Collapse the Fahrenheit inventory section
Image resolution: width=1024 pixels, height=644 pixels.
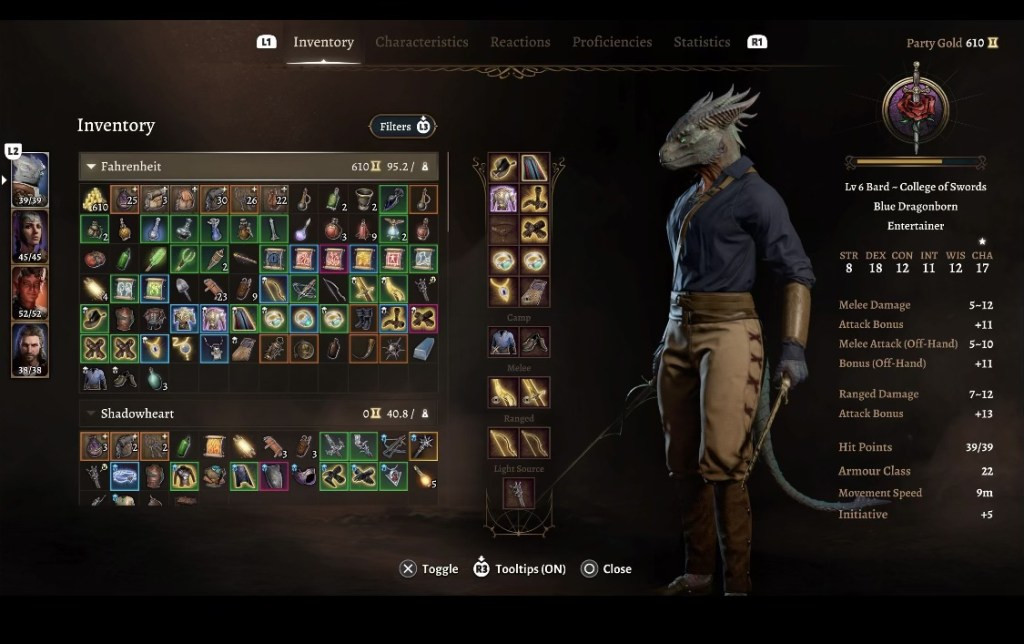pyautogui.click(x=92, y=166)
